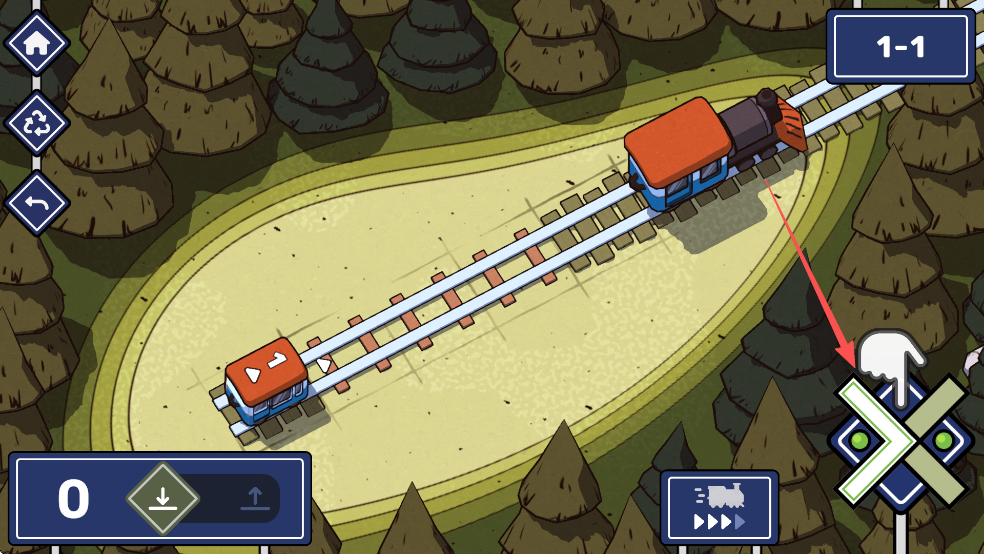Return to the home menu

pos(37,44)
